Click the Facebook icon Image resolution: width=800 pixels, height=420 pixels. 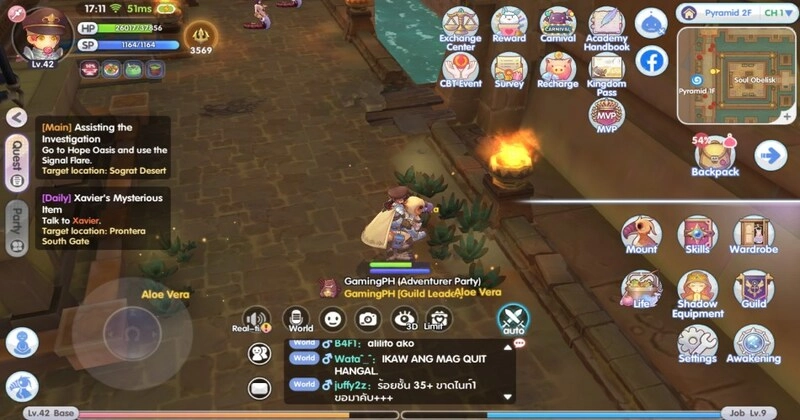pyautogui.click(x=652, y=61)
